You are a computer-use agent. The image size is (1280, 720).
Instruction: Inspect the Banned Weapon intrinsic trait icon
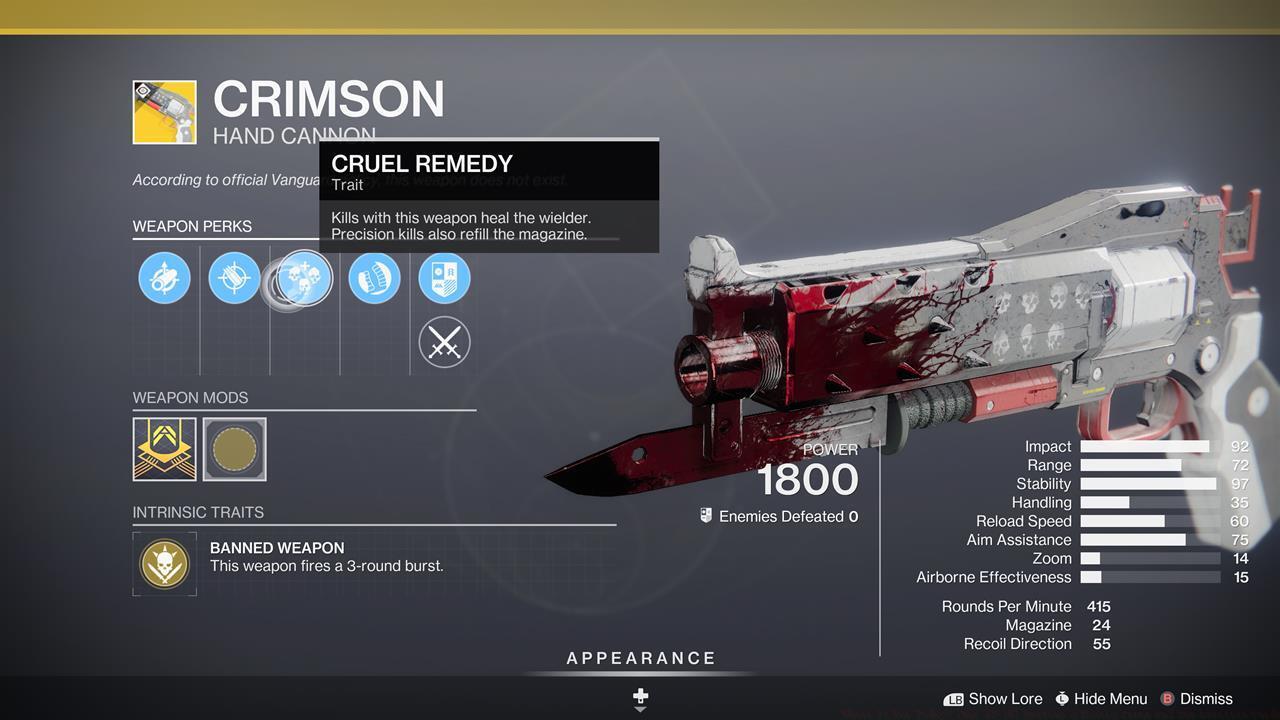click(165, 564)
